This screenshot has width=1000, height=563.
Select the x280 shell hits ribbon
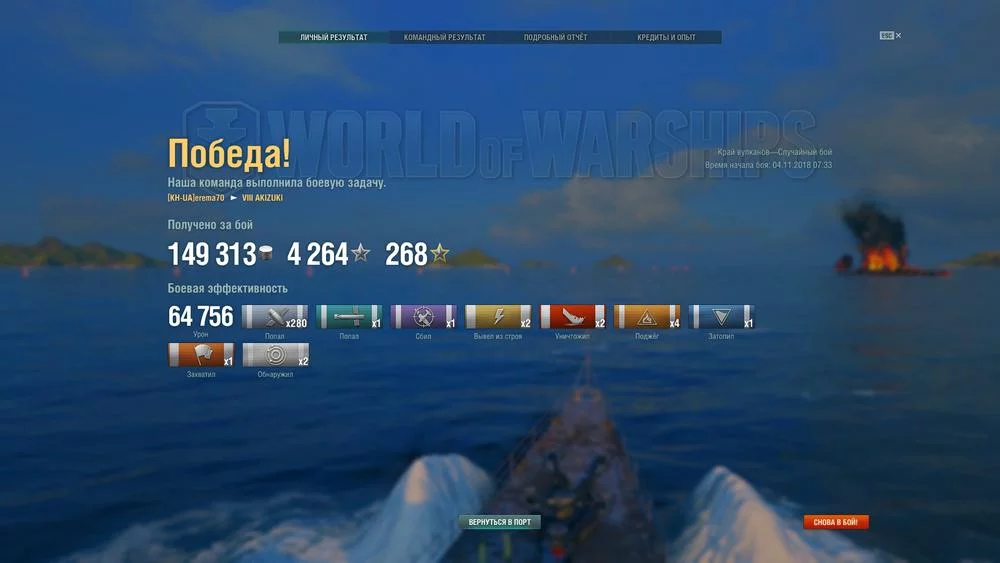275,317
